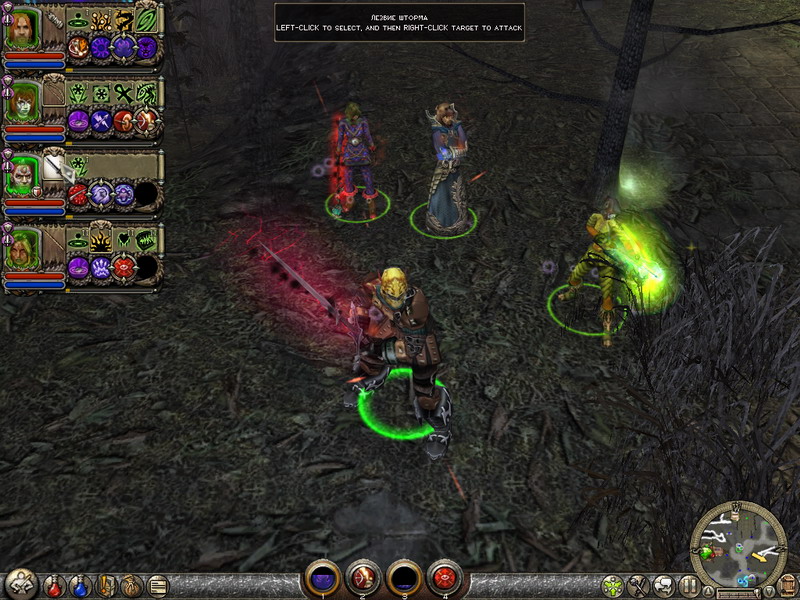The image size is (800, 600).
Task: Select the masked third party member portrait
Action: (x=21, y=177)
